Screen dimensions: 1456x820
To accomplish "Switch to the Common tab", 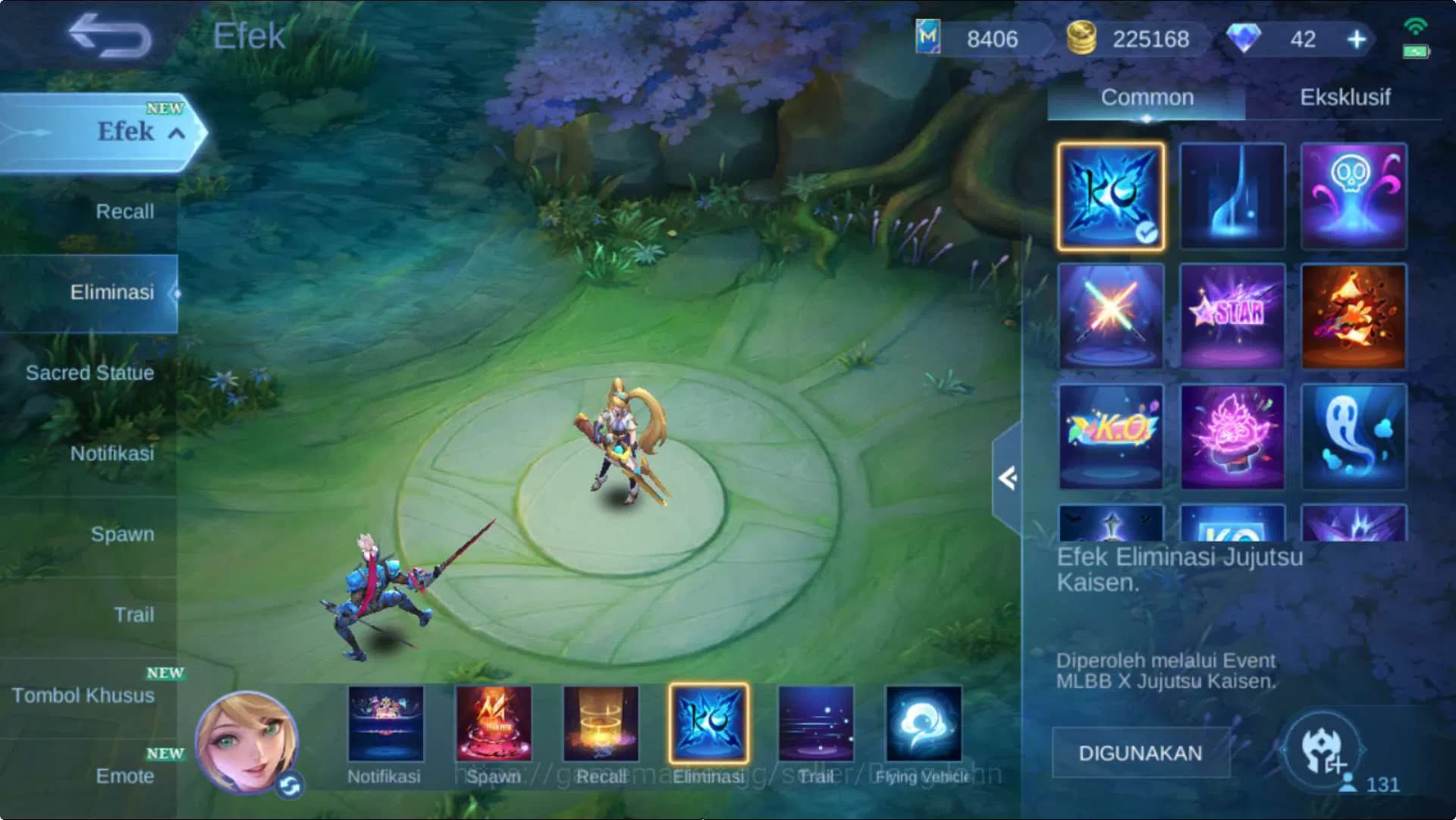I will 1146,97.
